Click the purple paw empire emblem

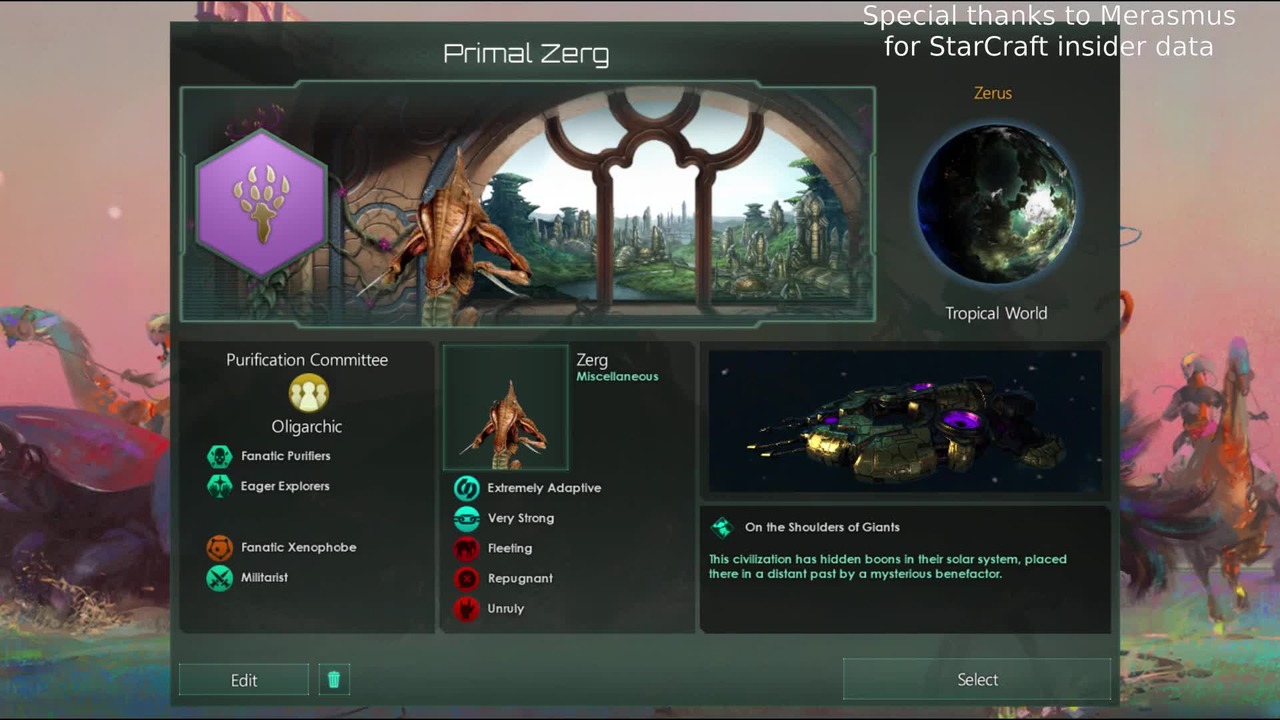pos(262,203)
